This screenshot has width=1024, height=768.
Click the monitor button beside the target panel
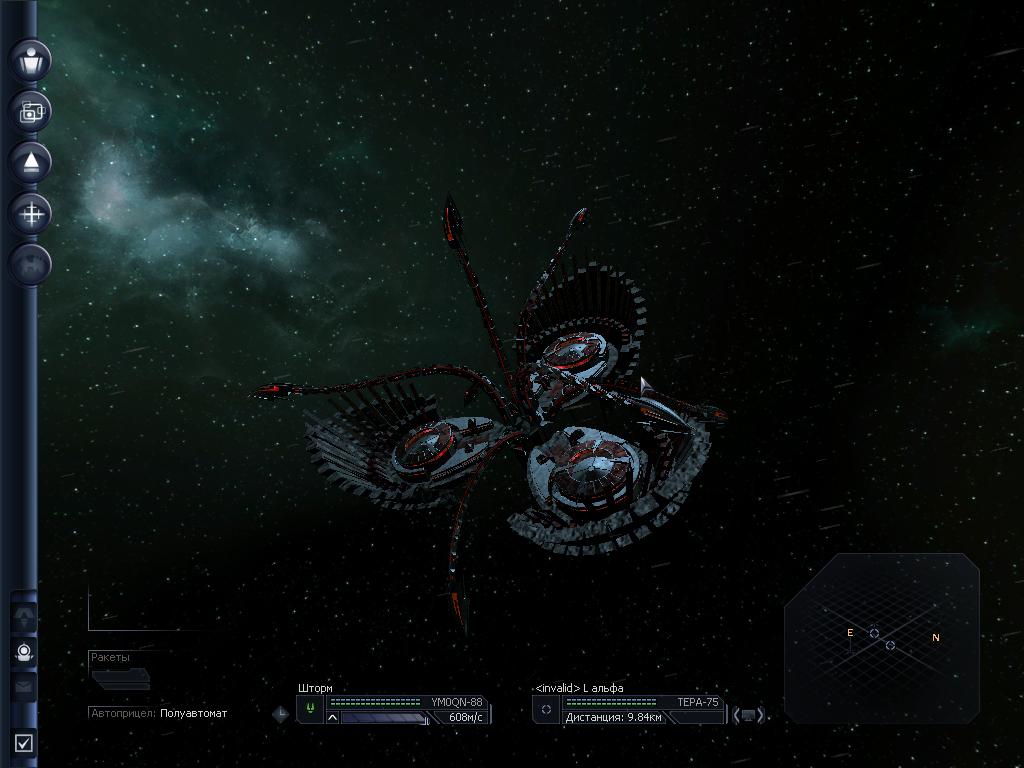click(748, 715)
